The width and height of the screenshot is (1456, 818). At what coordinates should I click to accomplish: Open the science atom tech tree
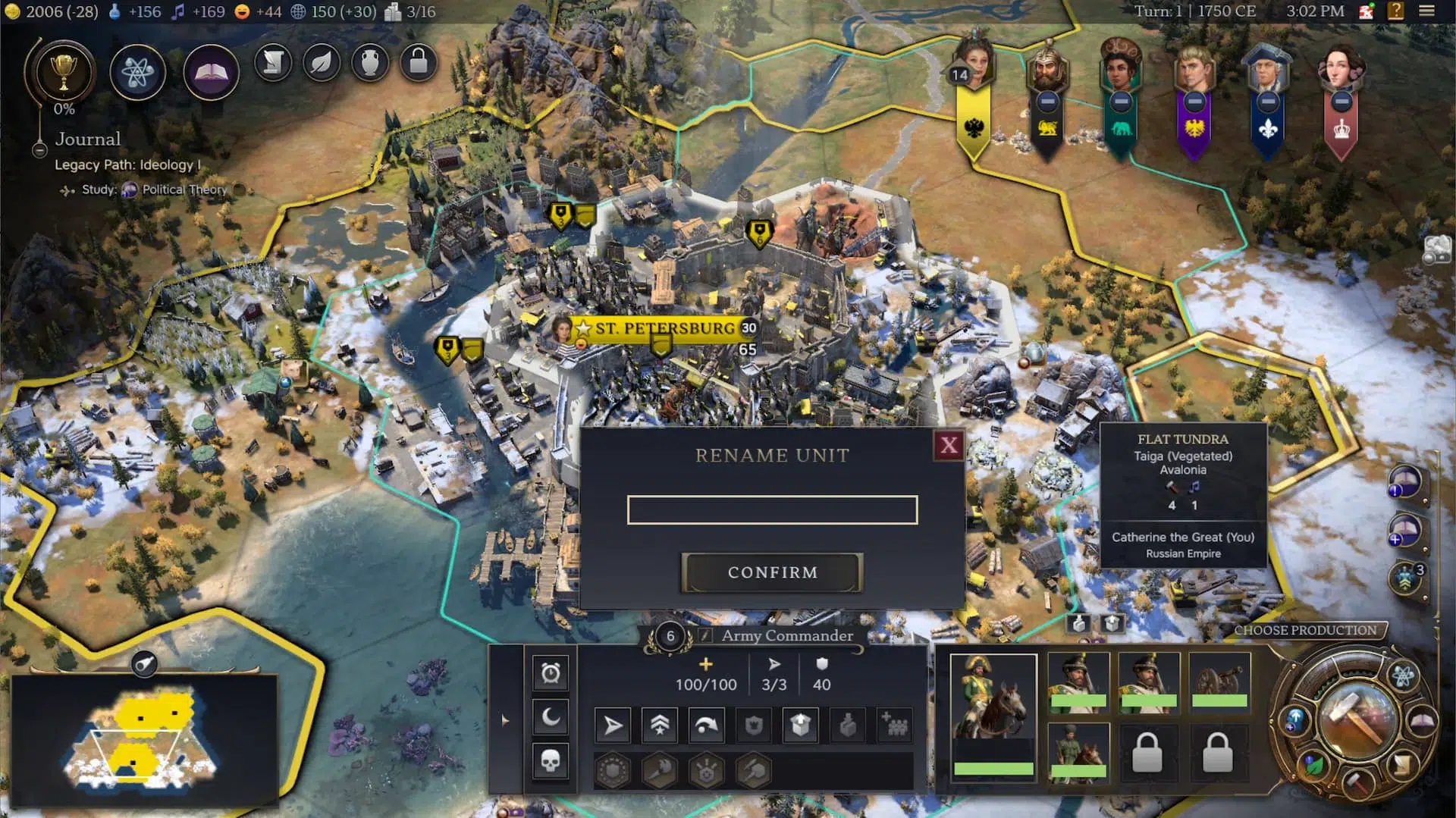coord(137,72)
